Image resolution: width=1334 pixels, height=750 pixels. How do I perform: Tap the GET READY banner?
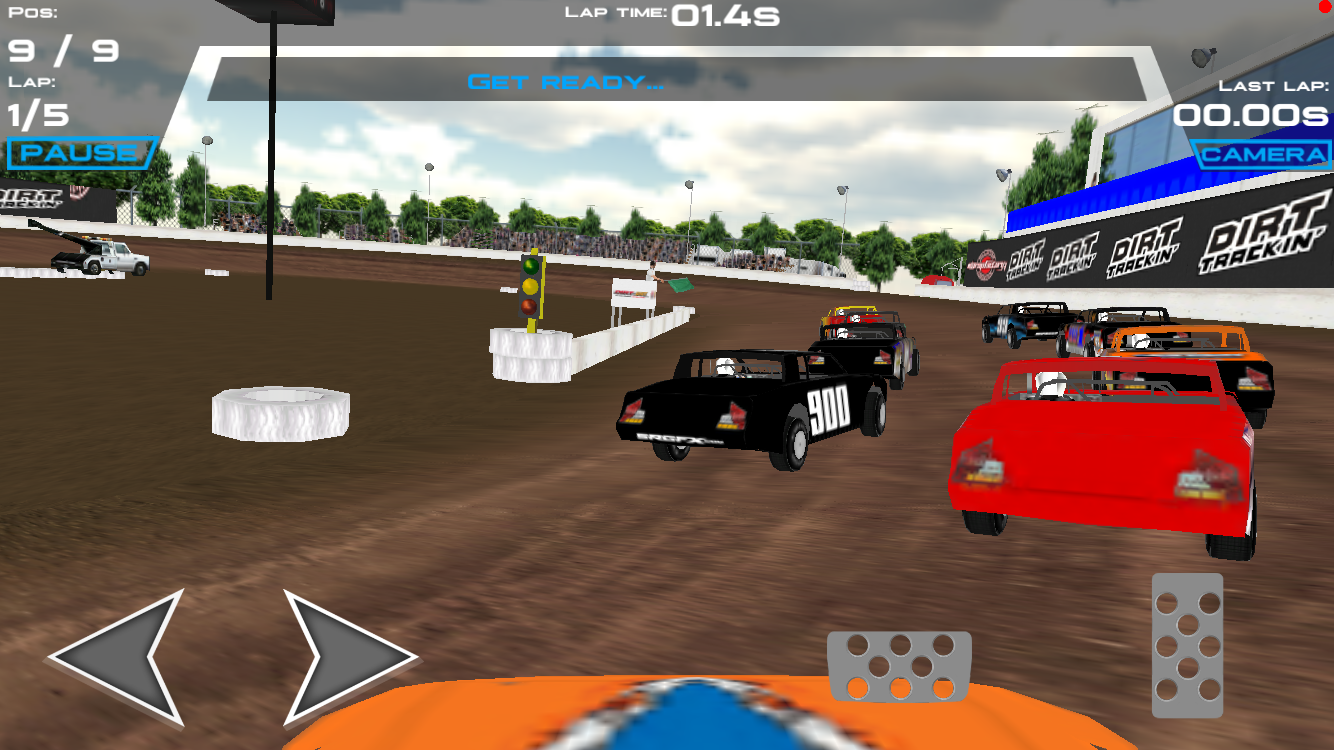pyautogui.click(x=563, y=83)
